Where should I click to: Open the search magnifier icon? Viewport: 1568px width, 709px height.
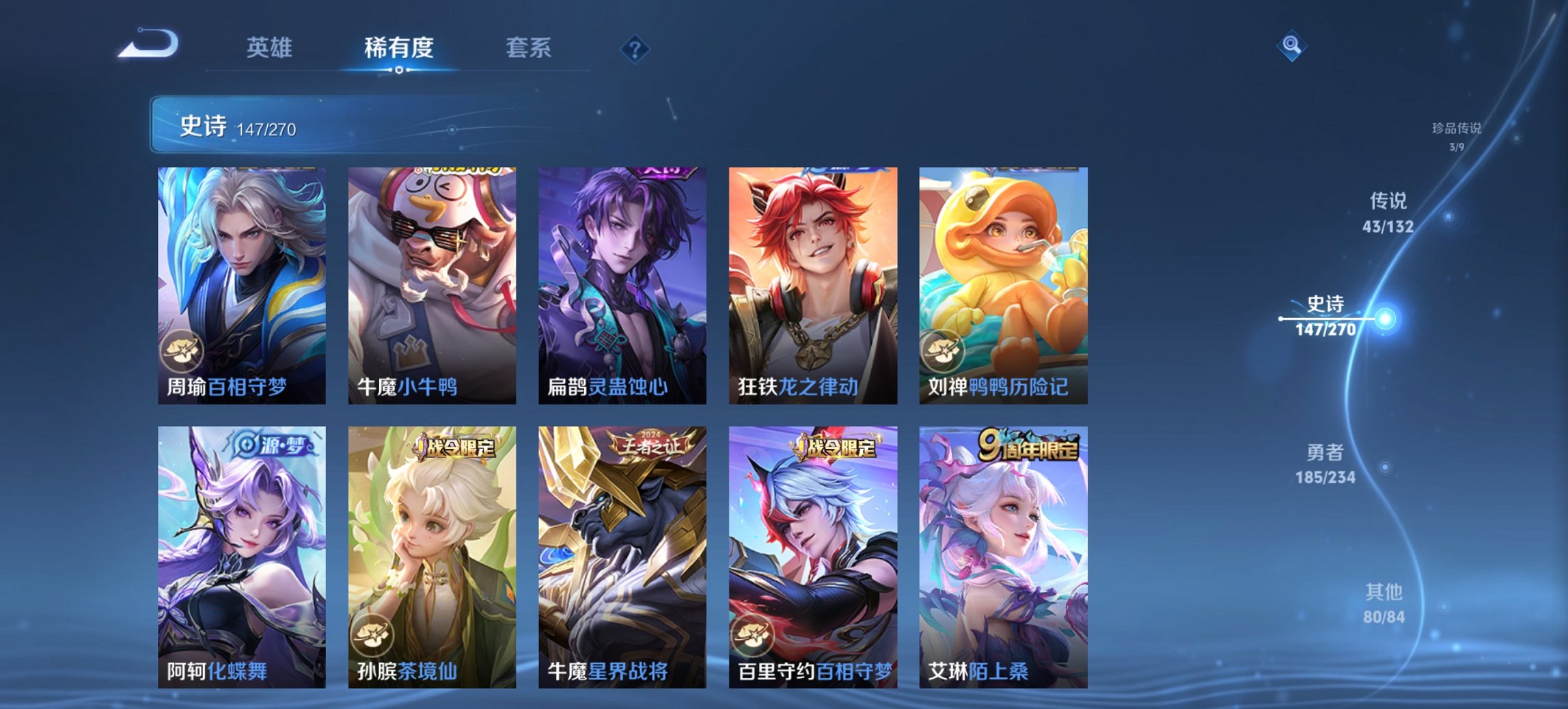click(1292, 46)
